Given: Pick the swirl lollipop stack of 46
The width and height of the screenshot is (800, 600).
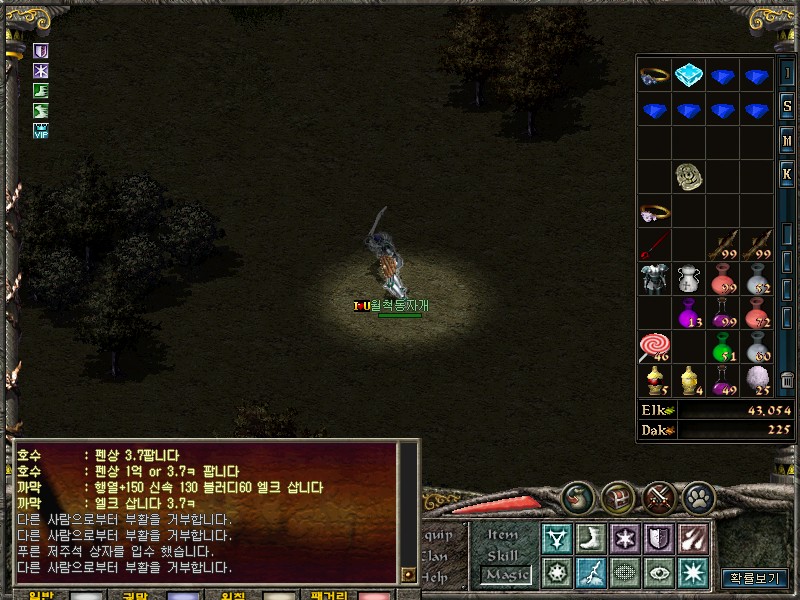Looking at the screenshot, I should coord(654,347).
